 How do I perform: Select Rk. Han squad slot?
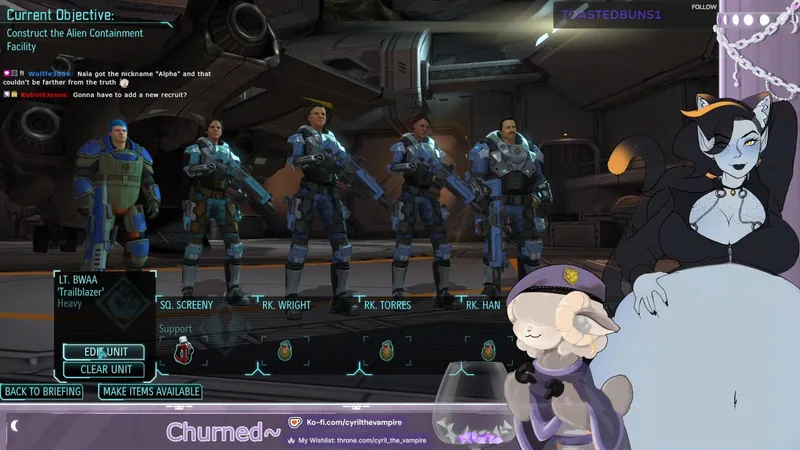tap(483, 304)
